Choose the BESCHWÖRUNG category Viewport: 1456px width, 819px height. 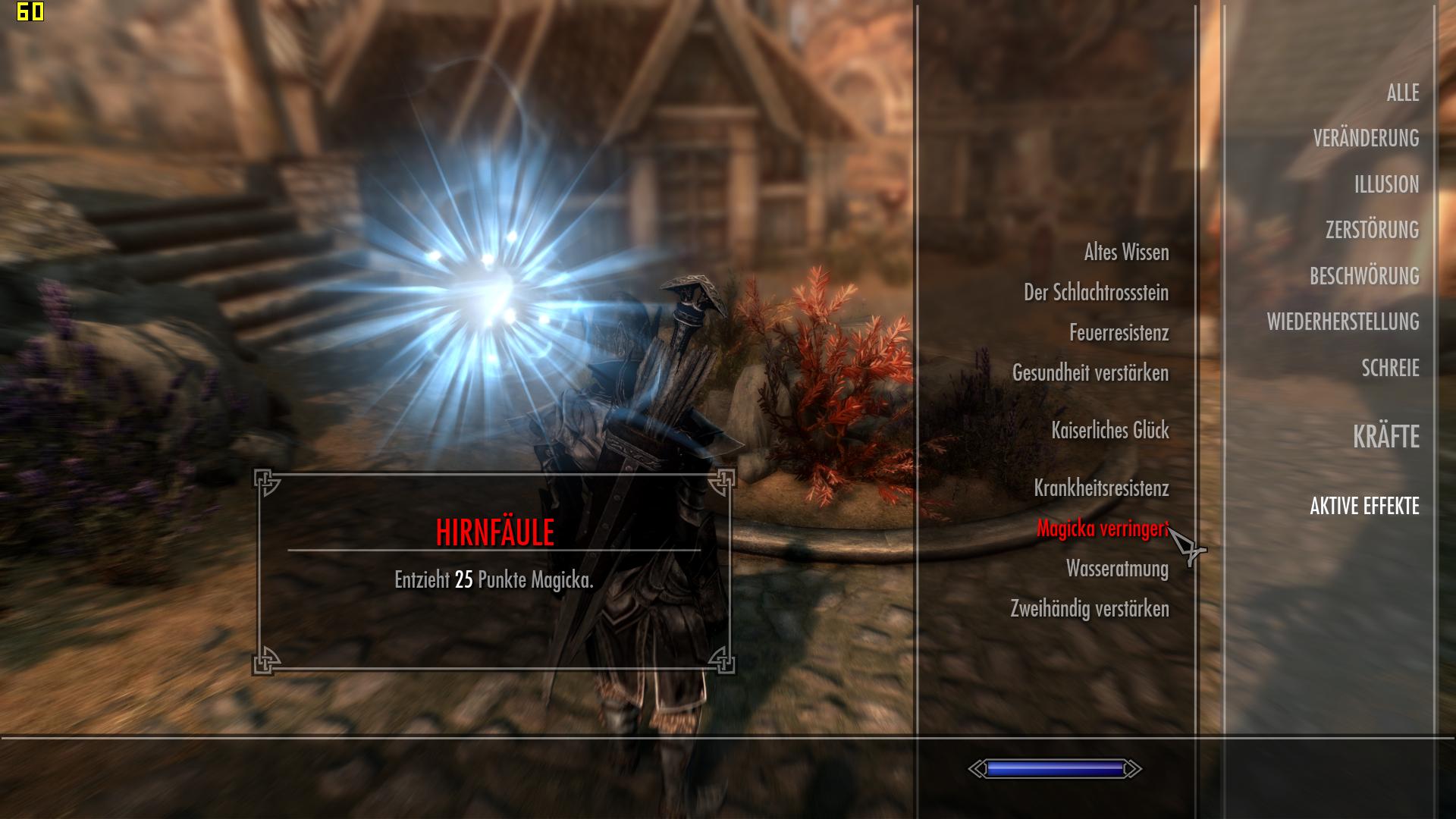(x=1364, y=277)
